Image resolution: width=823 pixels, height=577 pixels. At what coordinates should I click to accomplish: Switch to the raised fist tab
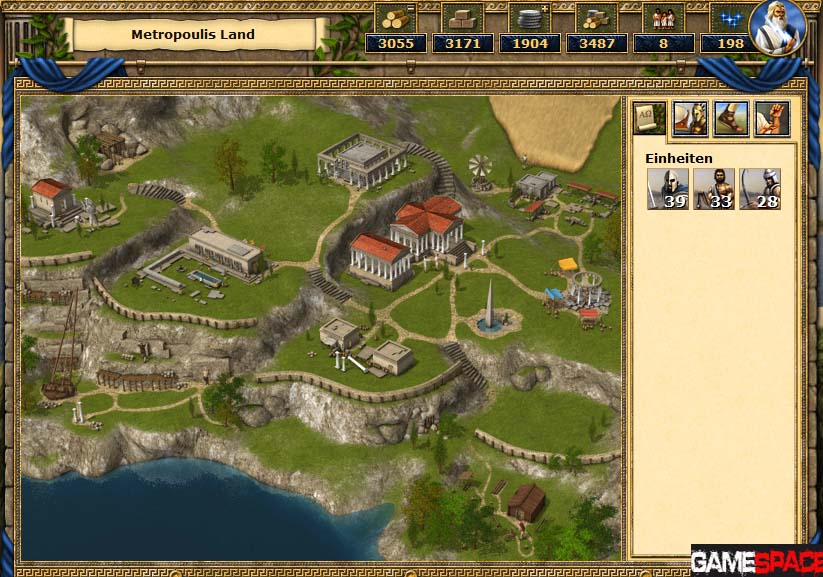pyautogui.click(x=771, y=117)
